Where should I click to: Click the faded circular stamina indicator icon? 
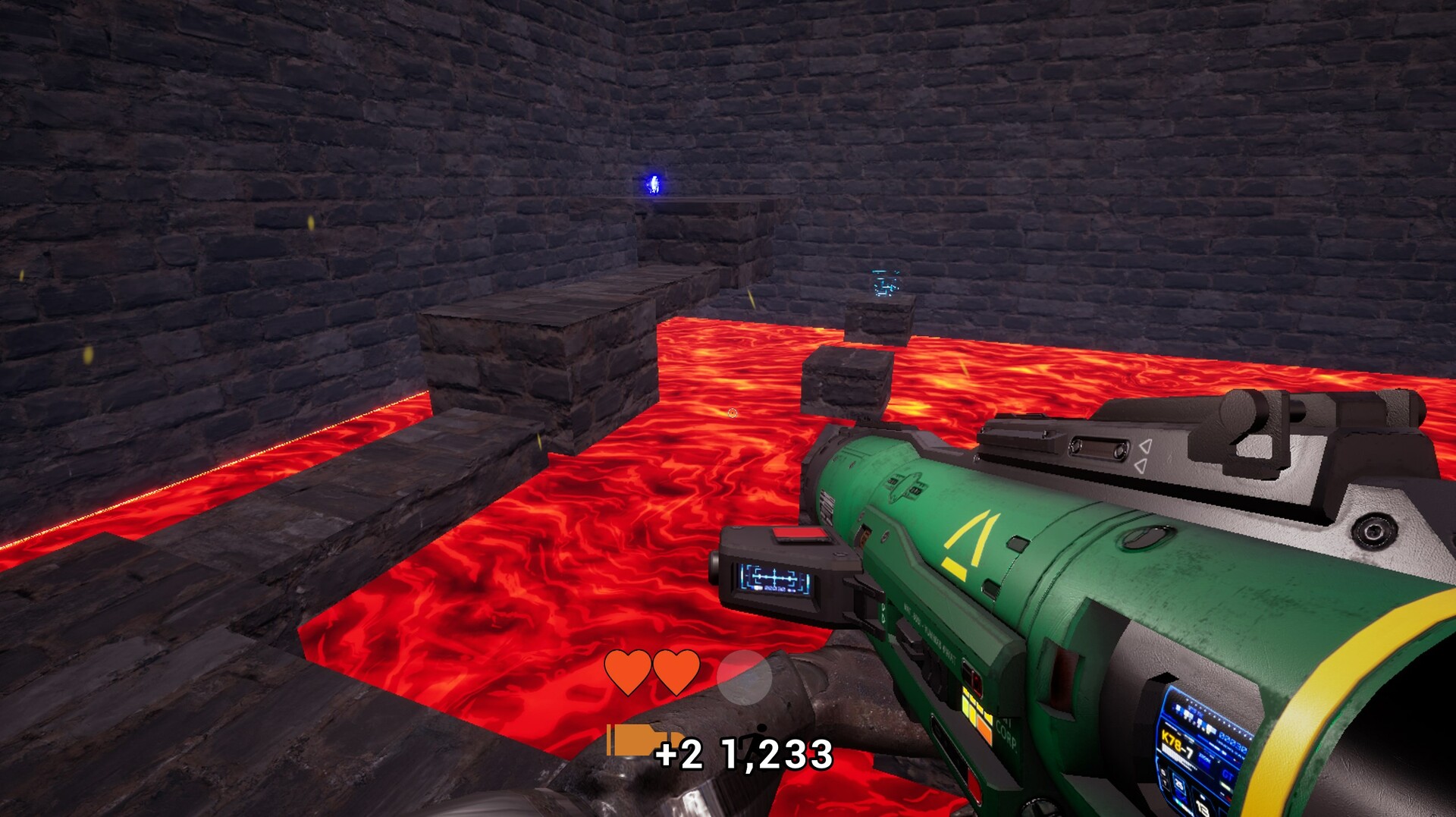(x=745, y=679)
